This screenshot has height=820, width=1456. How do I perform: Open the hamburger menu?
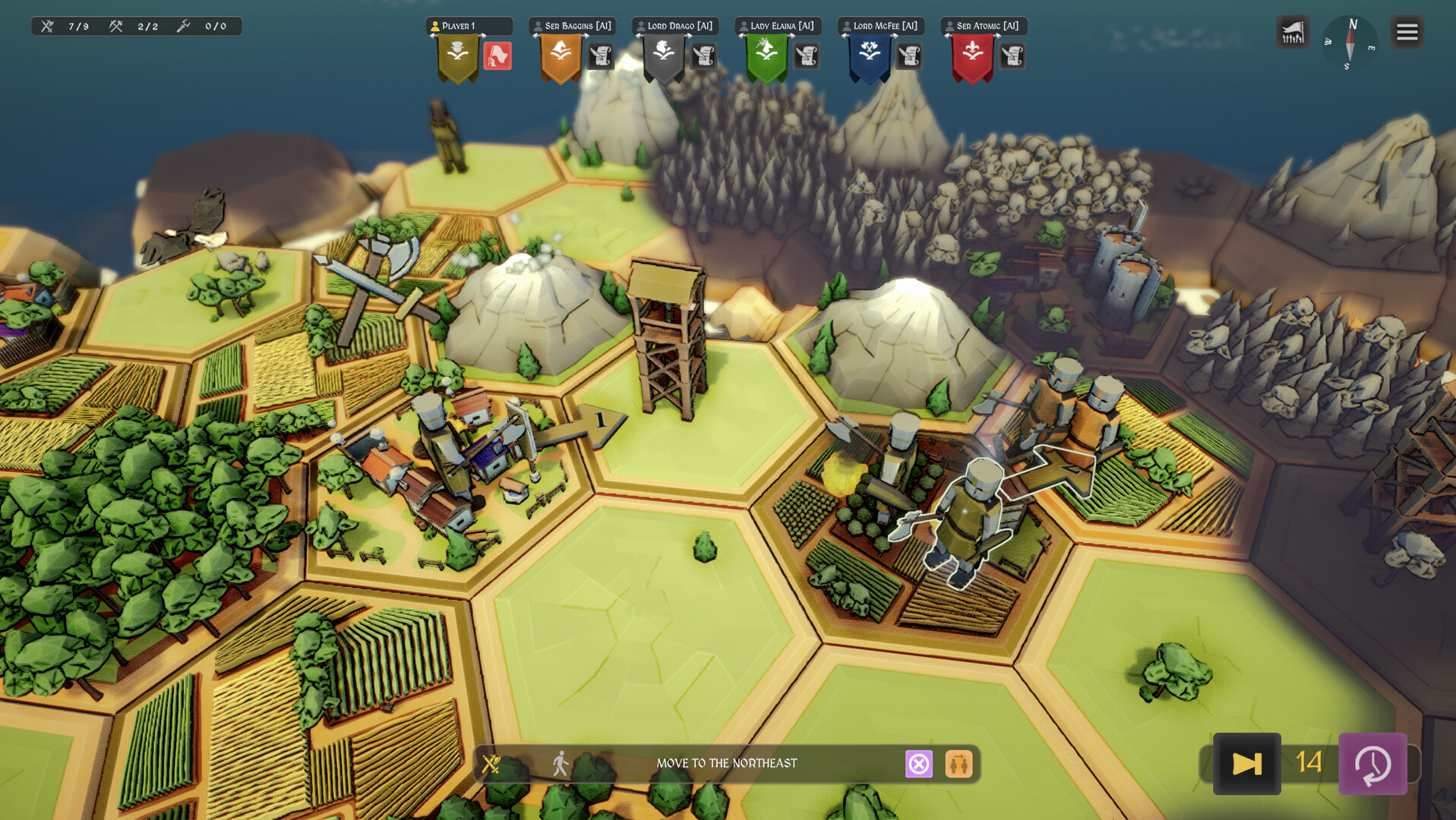pyautogui.click(x=1407, y=32)
